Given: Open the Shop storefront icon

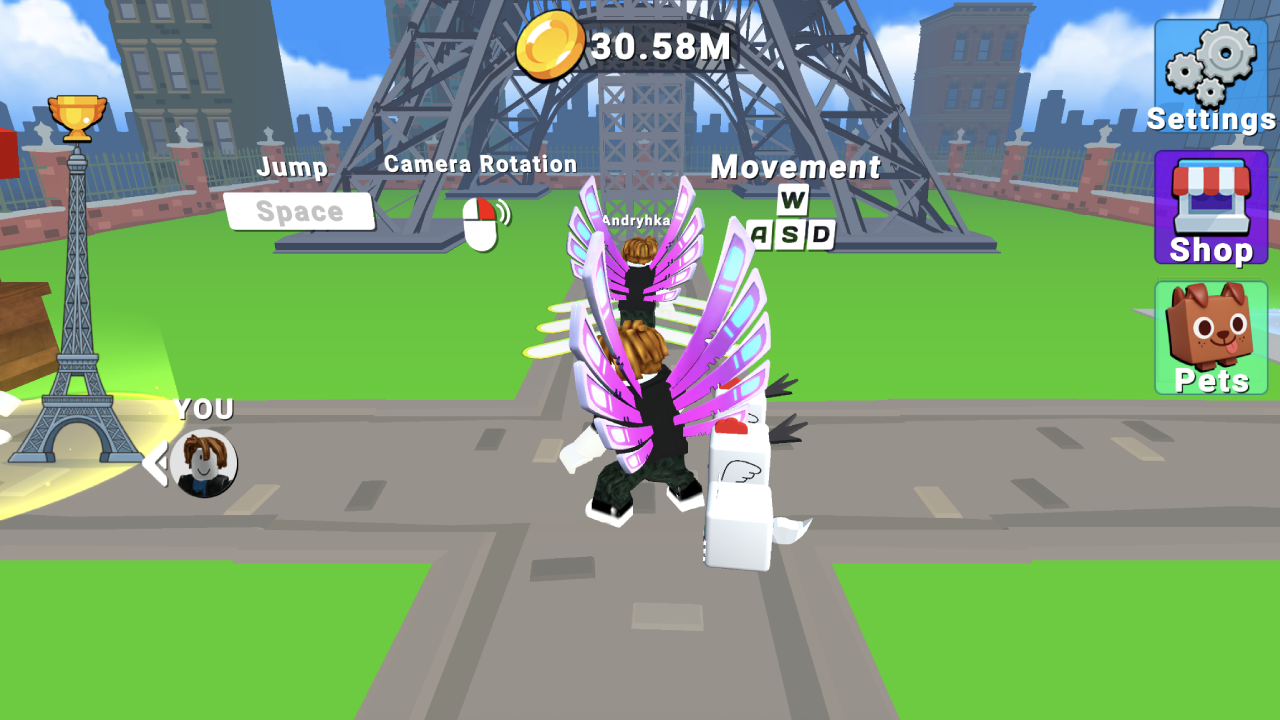Looking at the screenshot, I should (x=1210, y=195).
